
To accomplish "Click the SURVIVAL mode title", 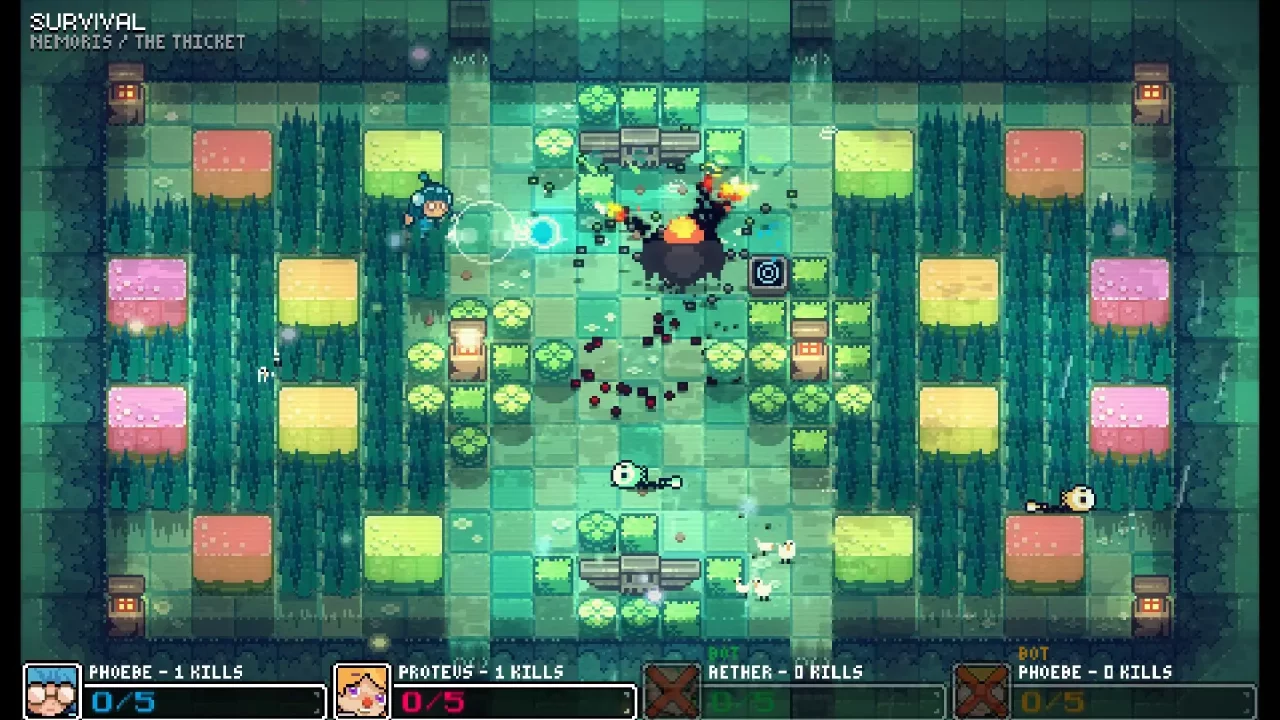I will [86, 18].
